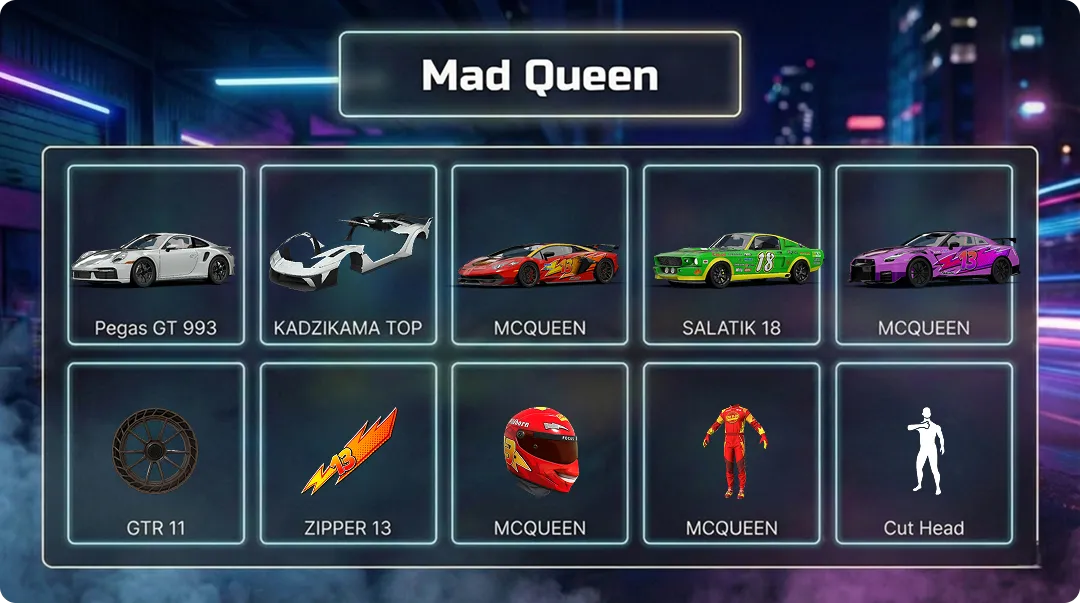Select the GTR 11 wheel item

point(156,453)
